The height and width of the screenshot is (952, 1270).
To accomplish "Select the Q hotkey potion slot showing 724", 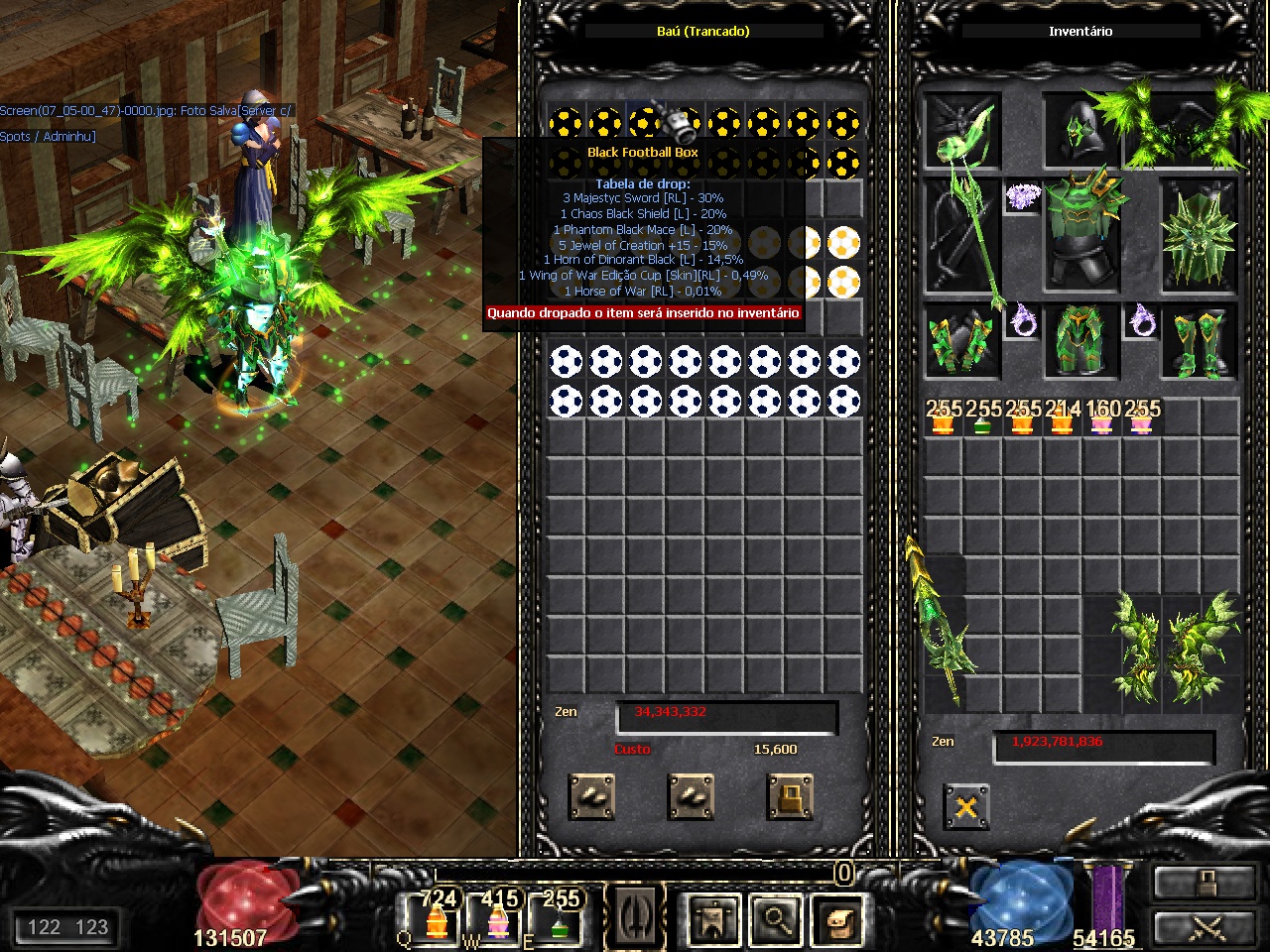I will click(437, 917).
